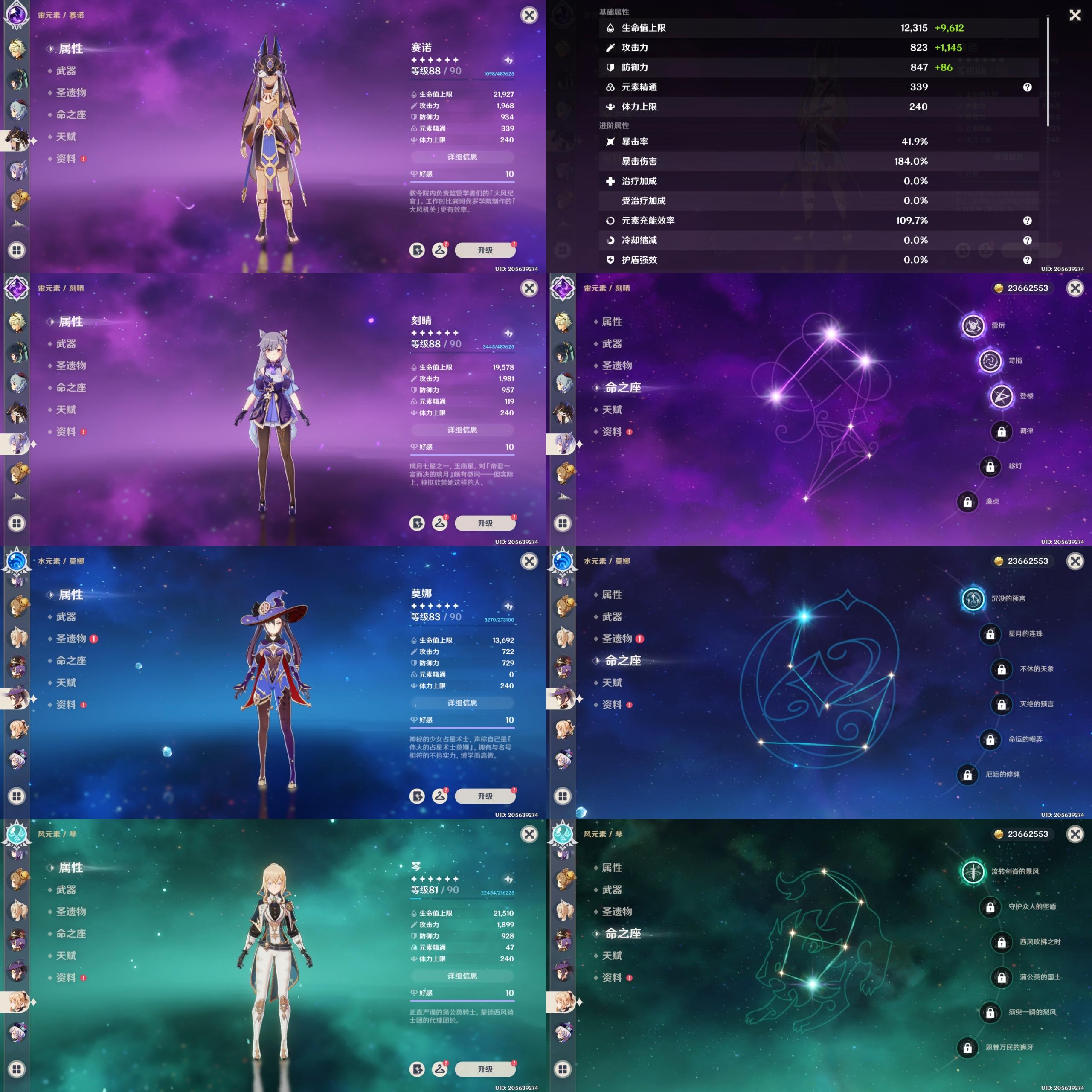
Task: Close the detailed attributes stat panel
Action: coord(1075,15)
